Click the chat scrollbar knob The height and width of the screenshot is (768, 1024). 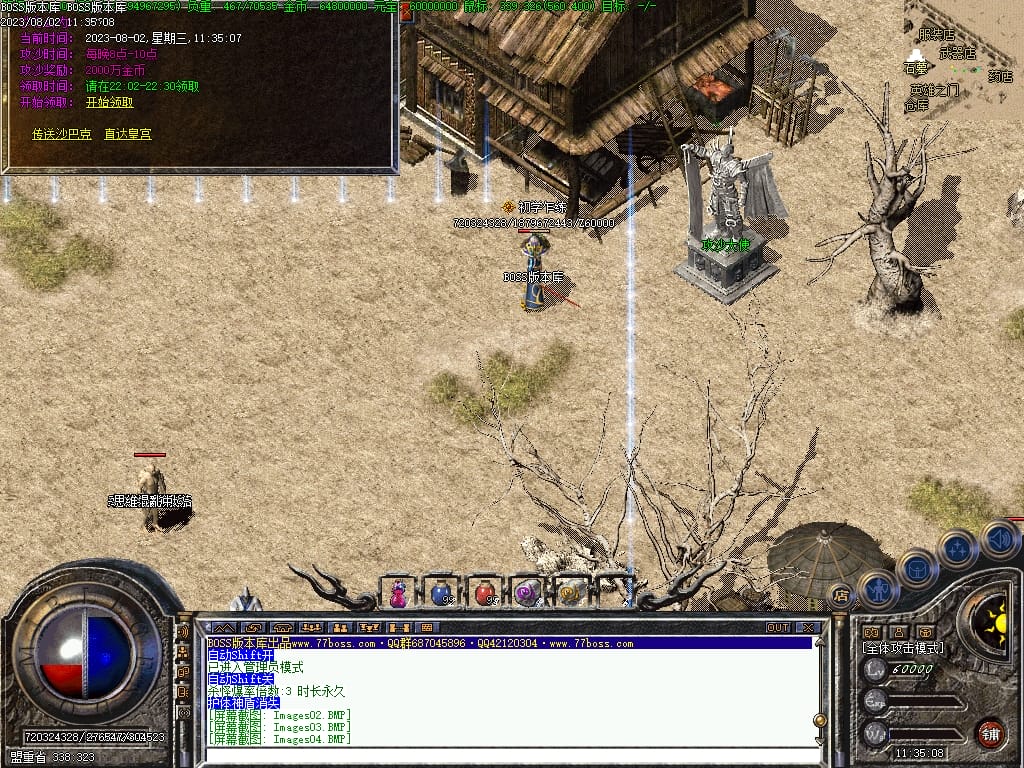point(820,720)
